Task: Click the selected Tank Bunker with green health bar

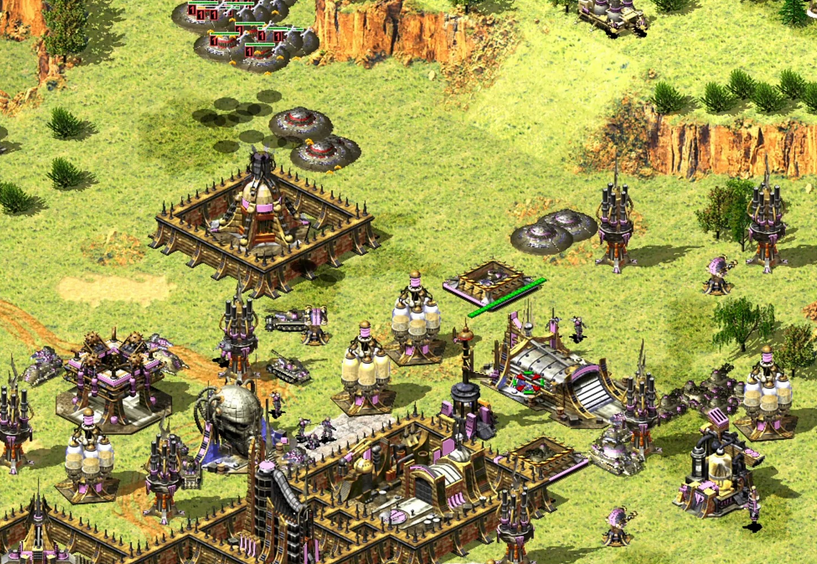Action: pyautogui.click(x=492, y=283)
